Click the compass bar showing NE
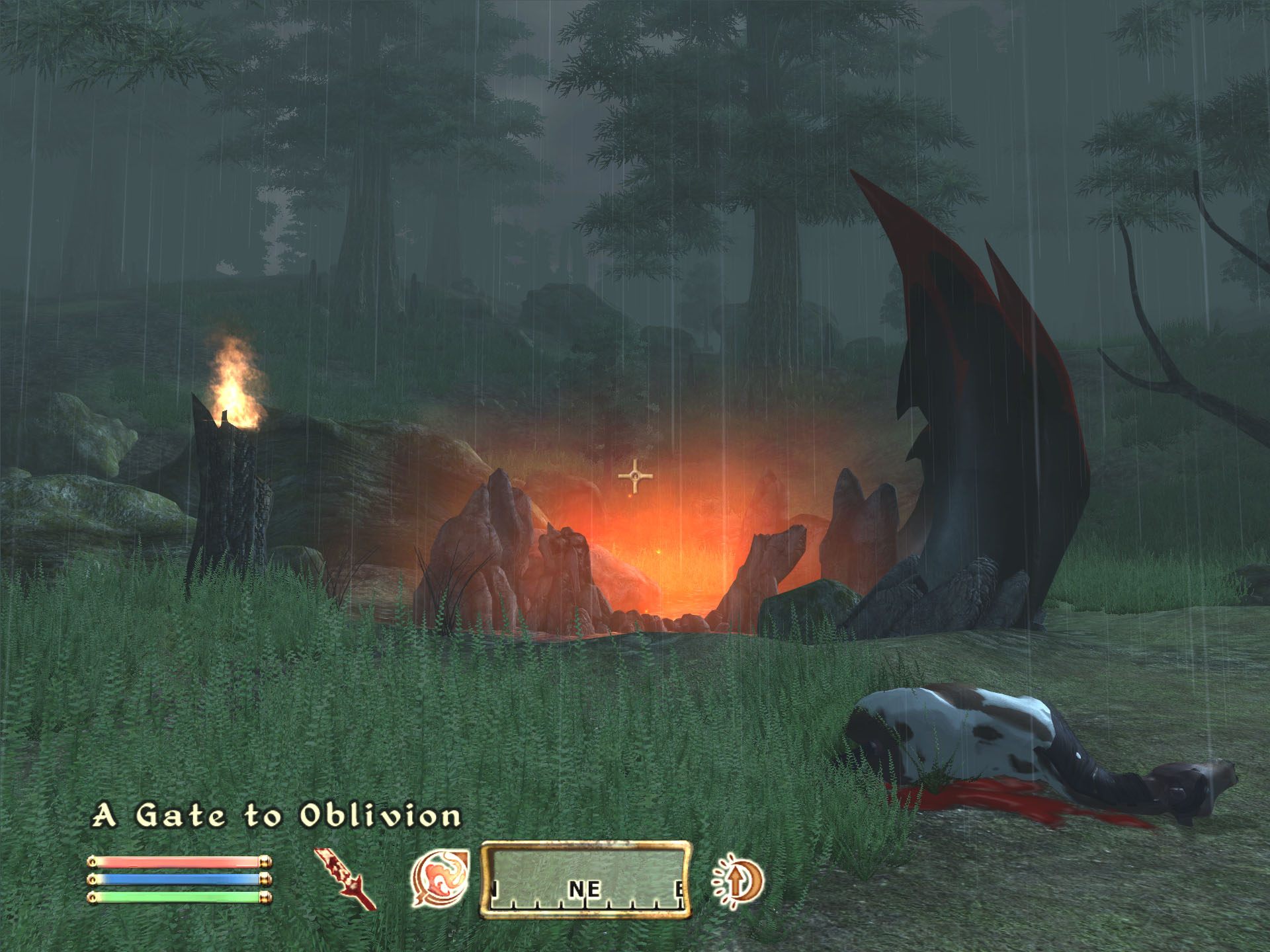Screen dimensions: 1270x952 pos(586,879)
